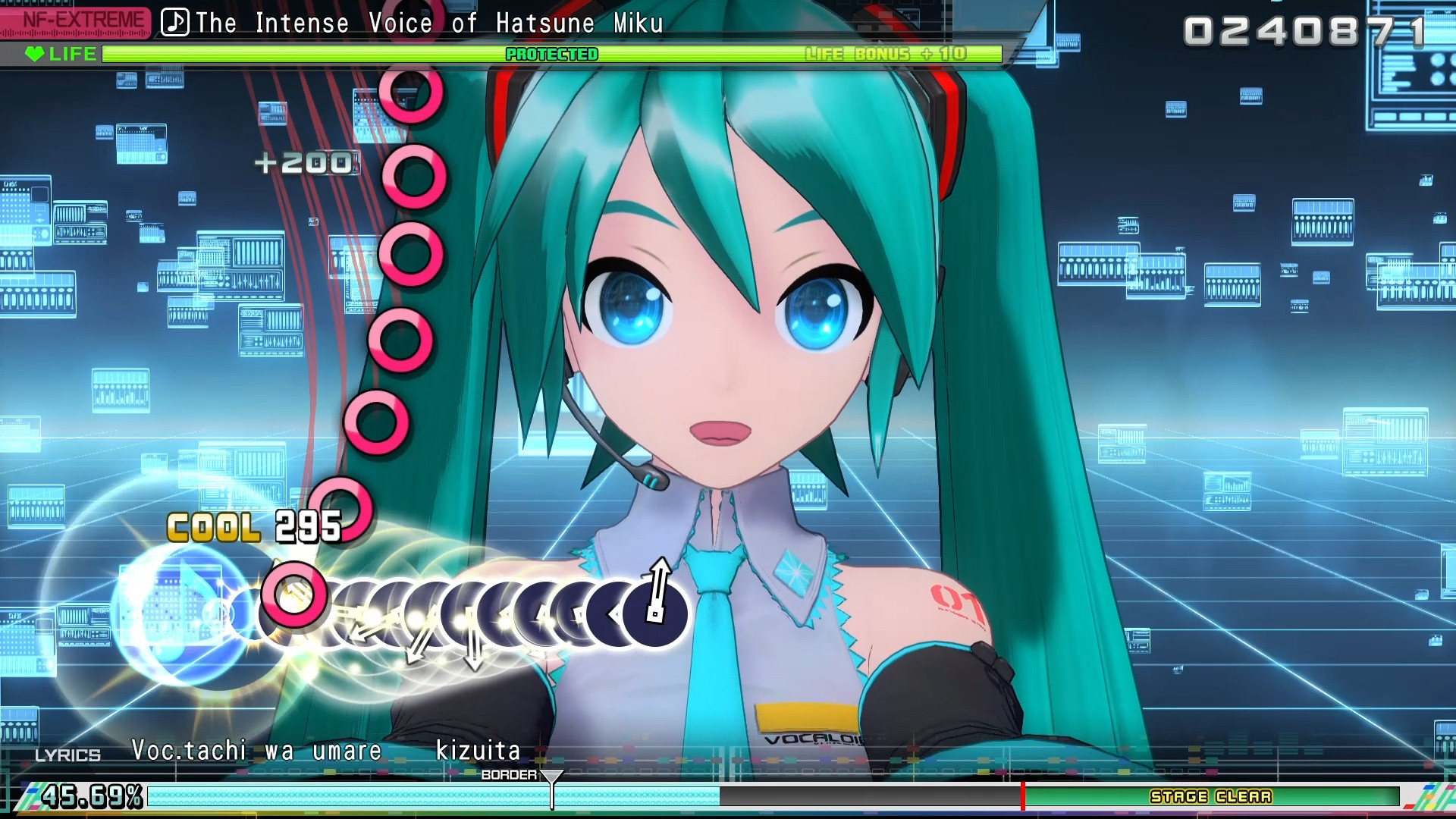Expand the LYRICS display panel
This screenshot has height=819, width=1456.
pyautogui.click(x=67, y=755)
